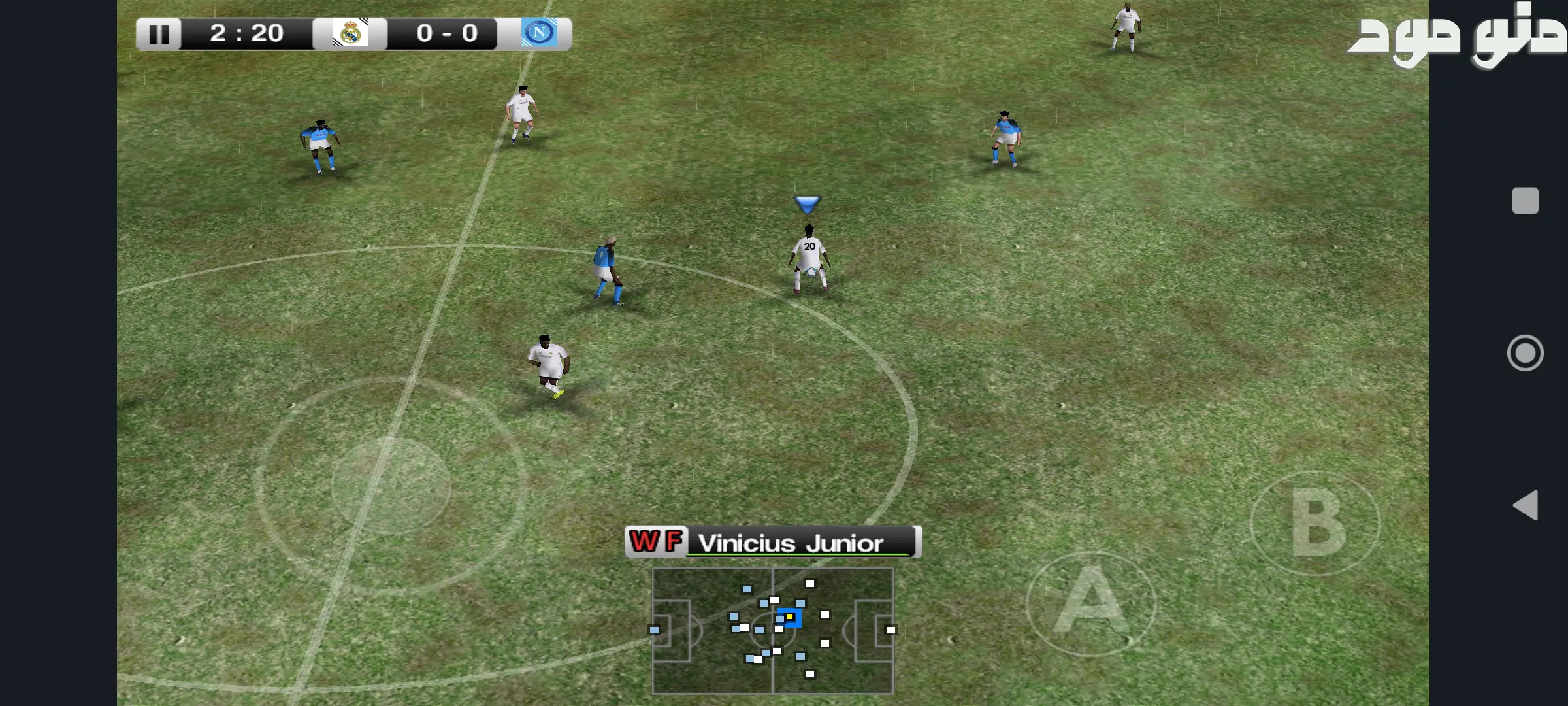The image size is (1568, 706).
Task: Touch the virtual joystick pad
Action: 391,486
